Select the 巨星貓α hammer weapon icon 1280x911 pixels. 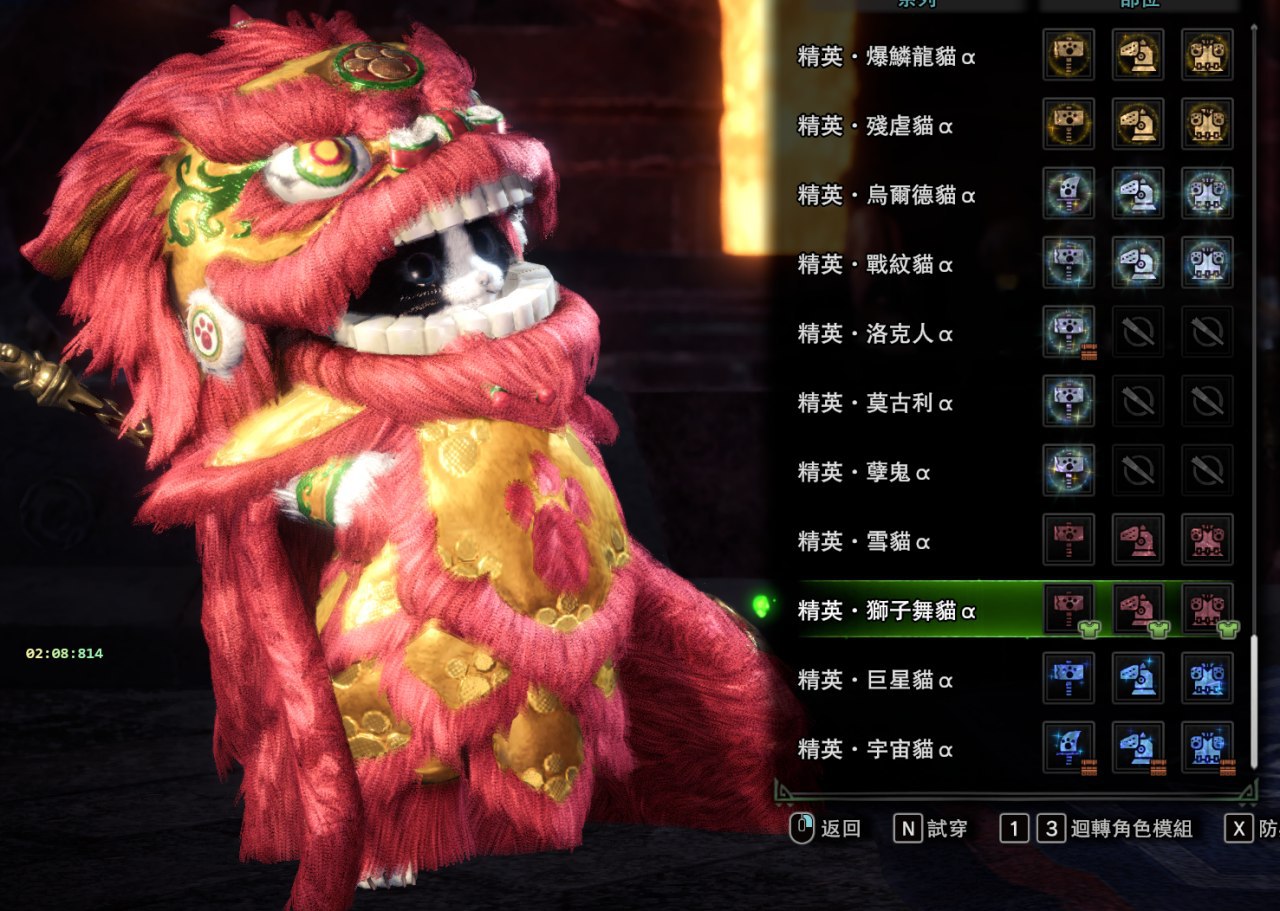coord(1068,678)
